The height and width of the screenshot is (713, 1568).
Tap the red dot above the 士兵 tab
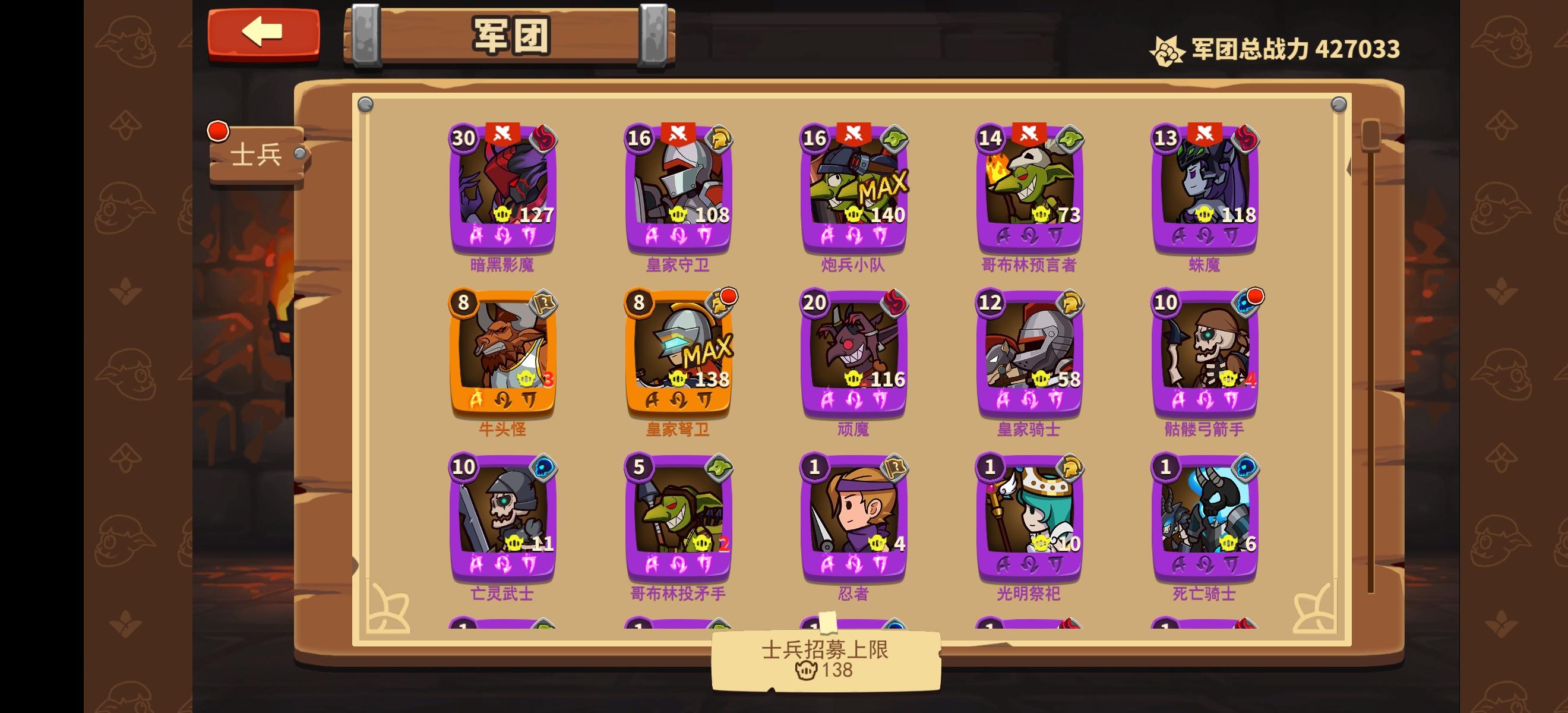click(217, 130)
